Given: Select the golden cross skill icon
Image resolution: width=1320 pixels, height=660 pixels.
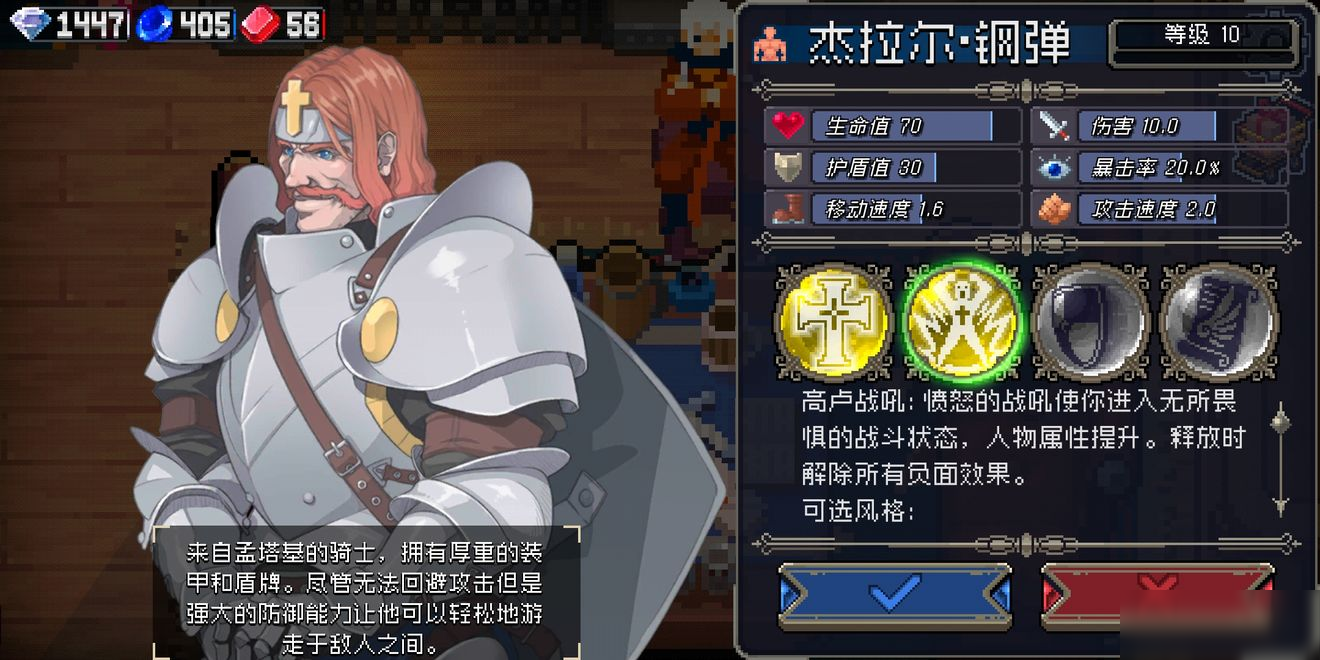Looking at the screenshot, I should pos(834,322).
